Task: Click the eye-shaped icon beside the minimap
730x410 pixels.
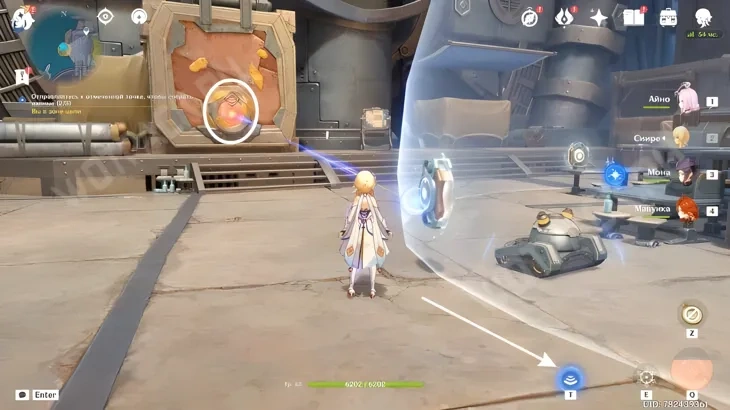Action: 106,16
